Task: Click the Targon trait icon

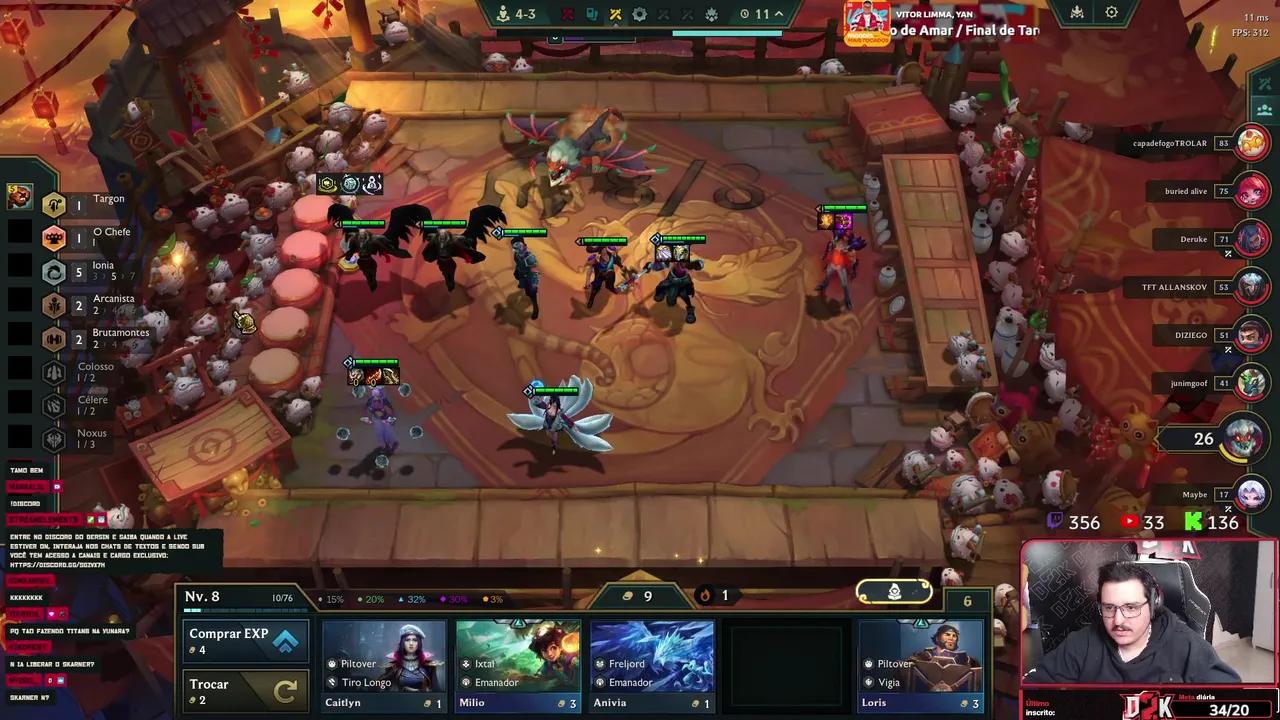Action: (54, 204)
